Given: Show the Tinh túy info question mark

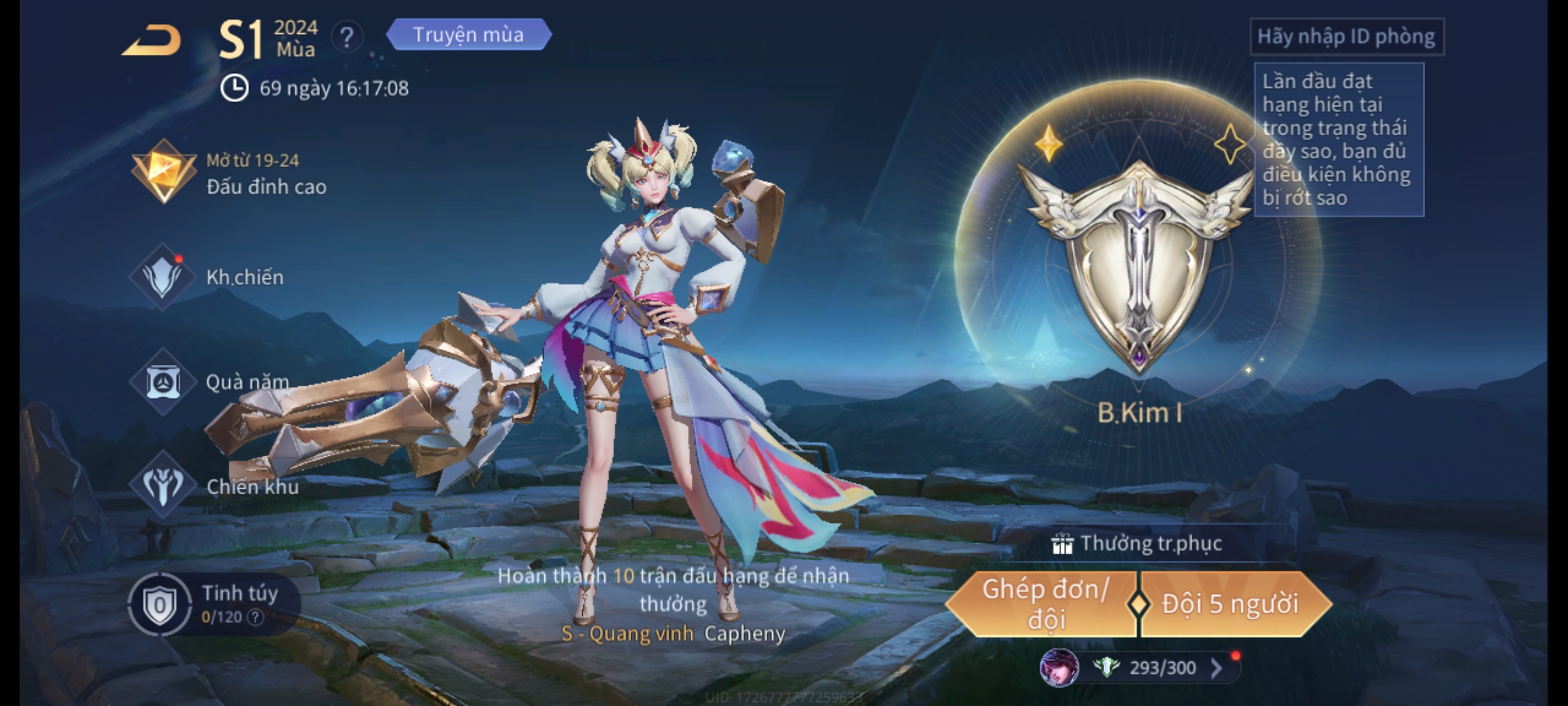Looking at the screenshot, I should click(x=255, y=617).
